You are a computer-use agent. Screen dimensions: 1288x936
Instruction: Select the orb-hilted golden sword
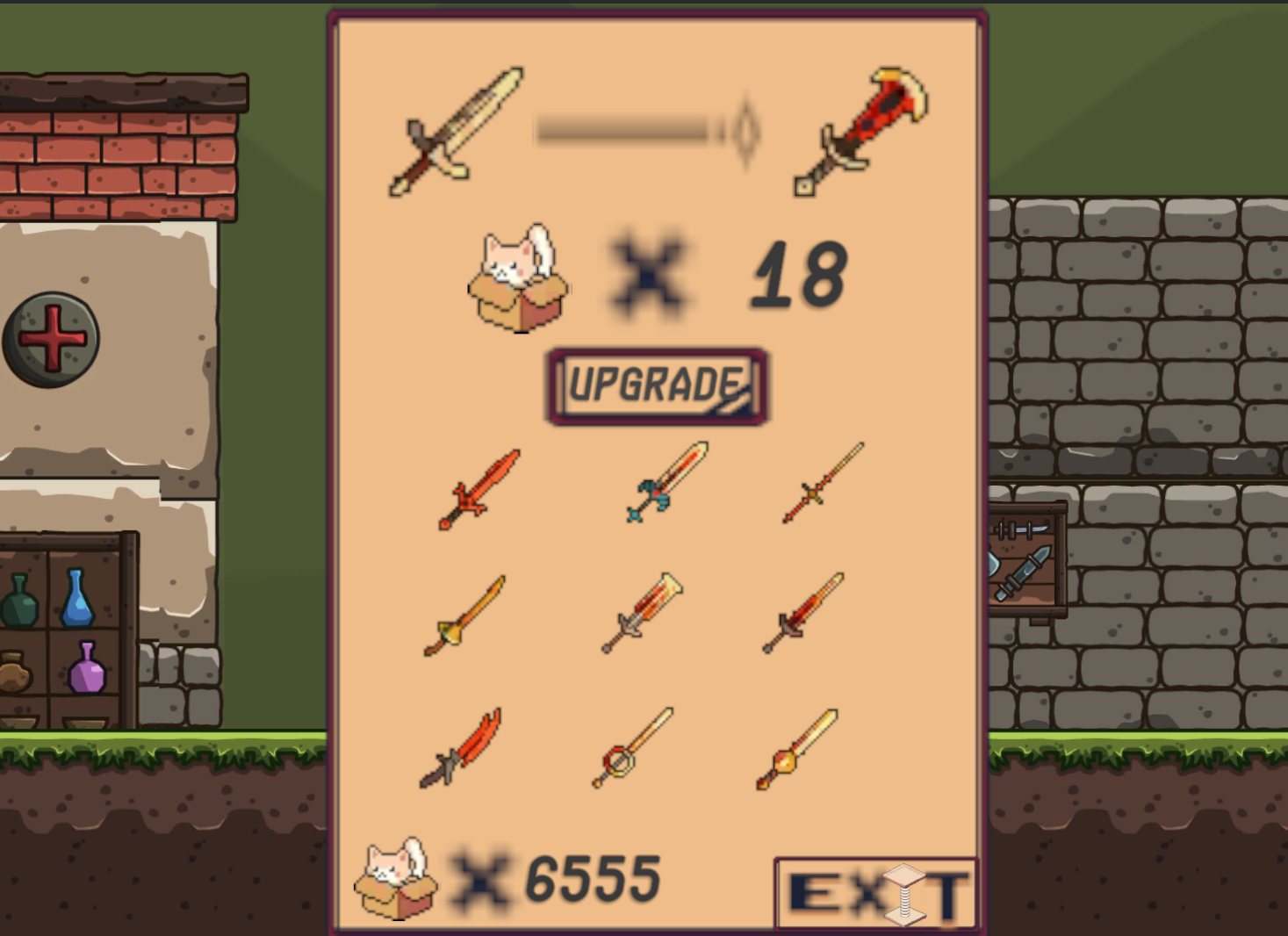tap(799, 748)
